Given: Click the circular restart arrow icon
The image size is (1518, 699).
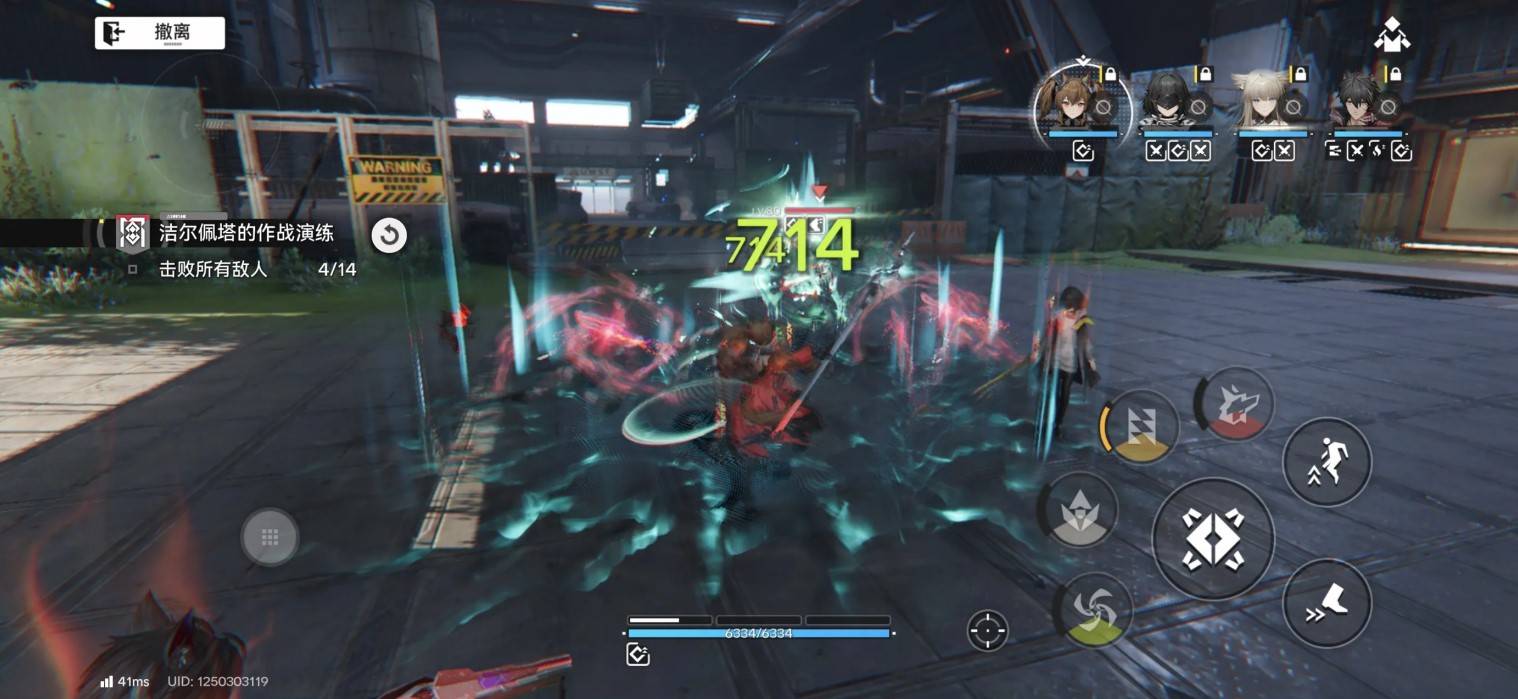Looking at the screenshot, I should (x=389, y=236).
